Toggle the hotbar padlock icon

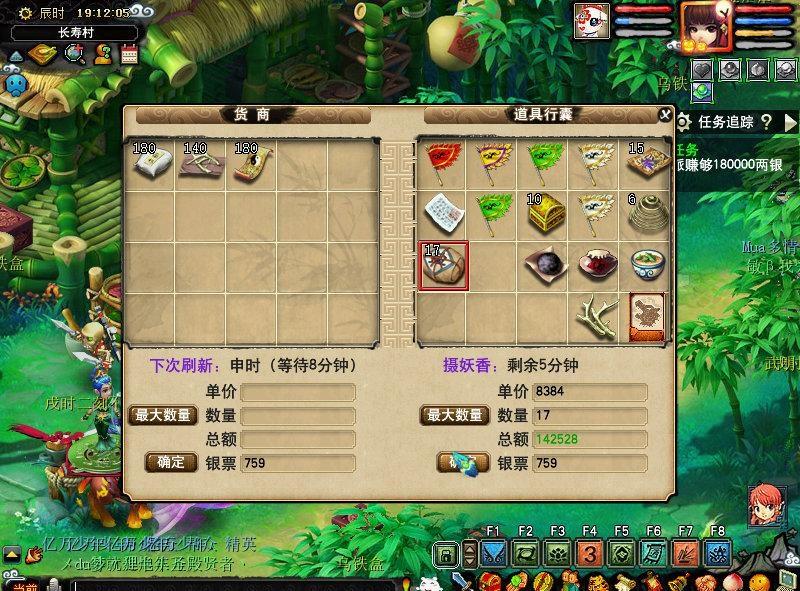click(446, 553)
